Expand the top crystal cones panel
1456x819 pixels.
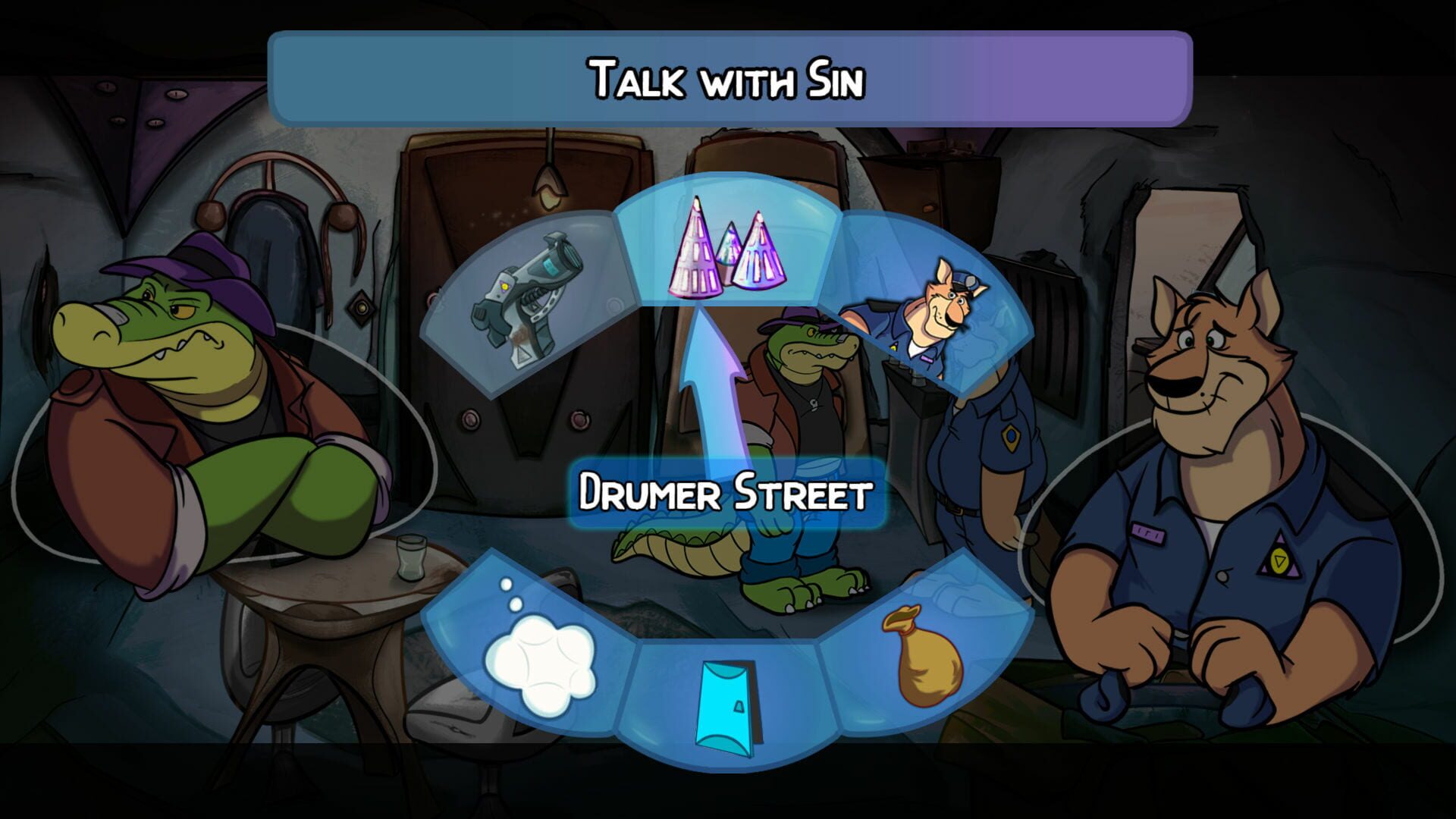[728, 250]
